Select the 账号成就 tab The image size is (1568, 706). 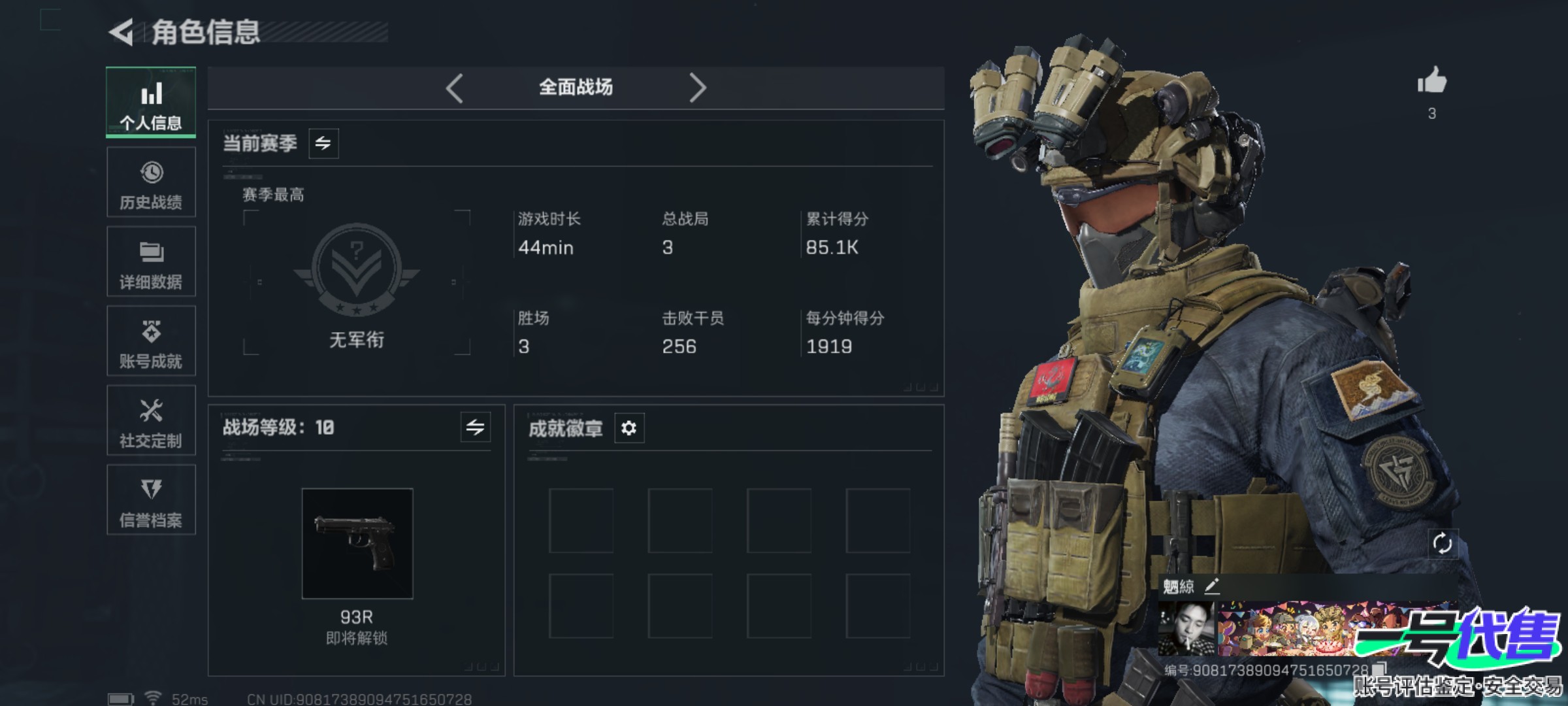[151, 341]
